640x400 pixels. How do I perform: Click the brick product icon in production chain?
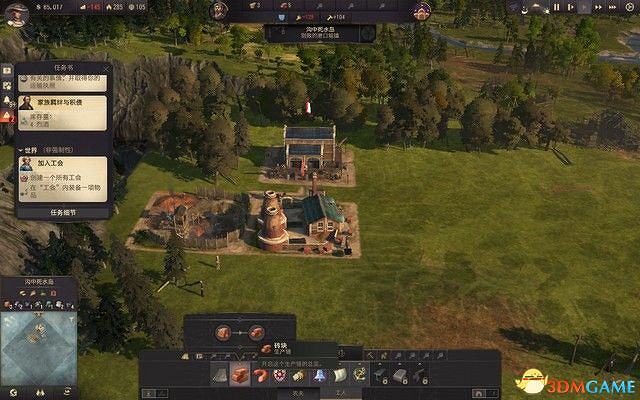point(257,334)
